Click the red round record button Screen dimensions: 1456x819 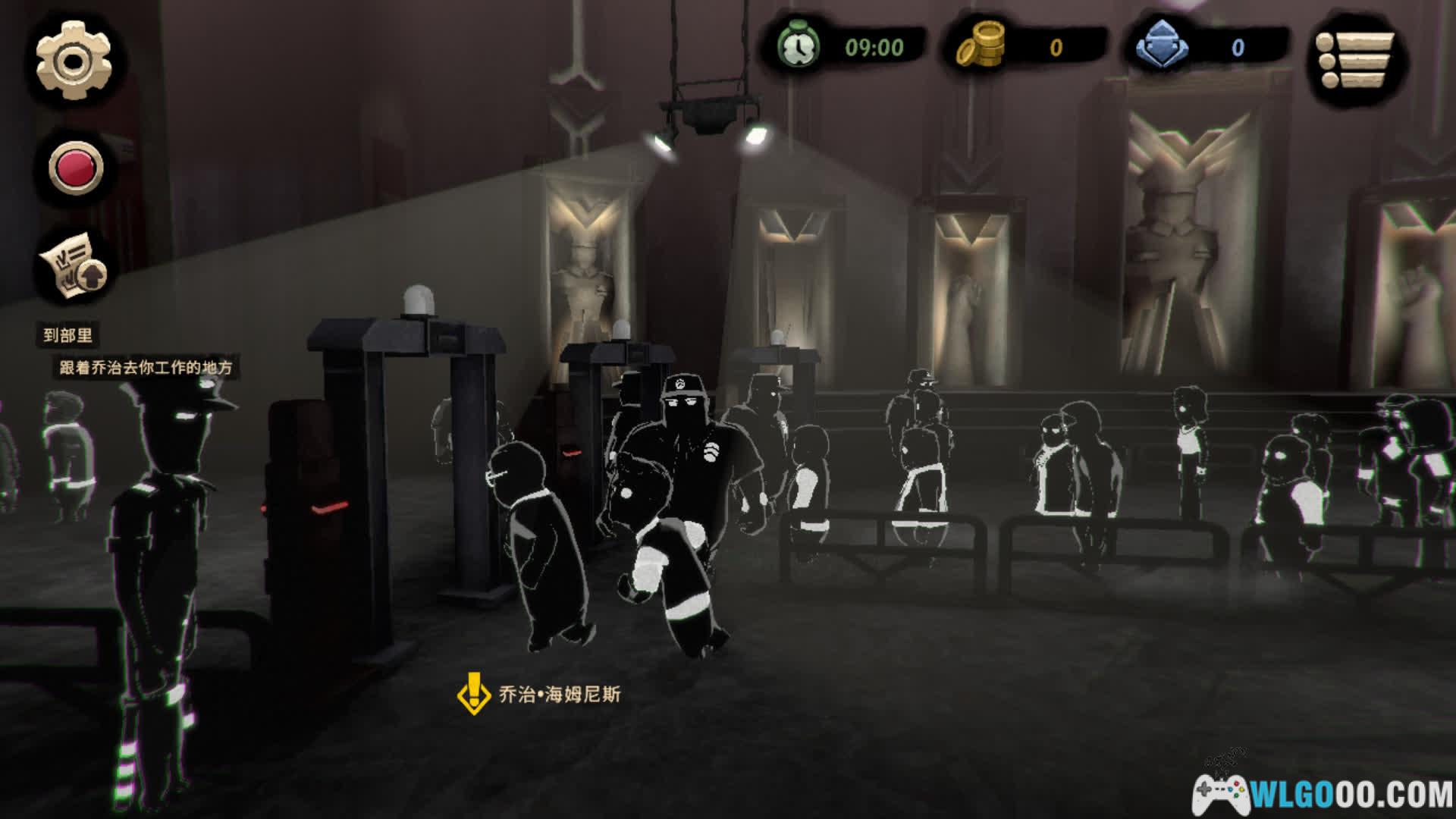point(75,167)
